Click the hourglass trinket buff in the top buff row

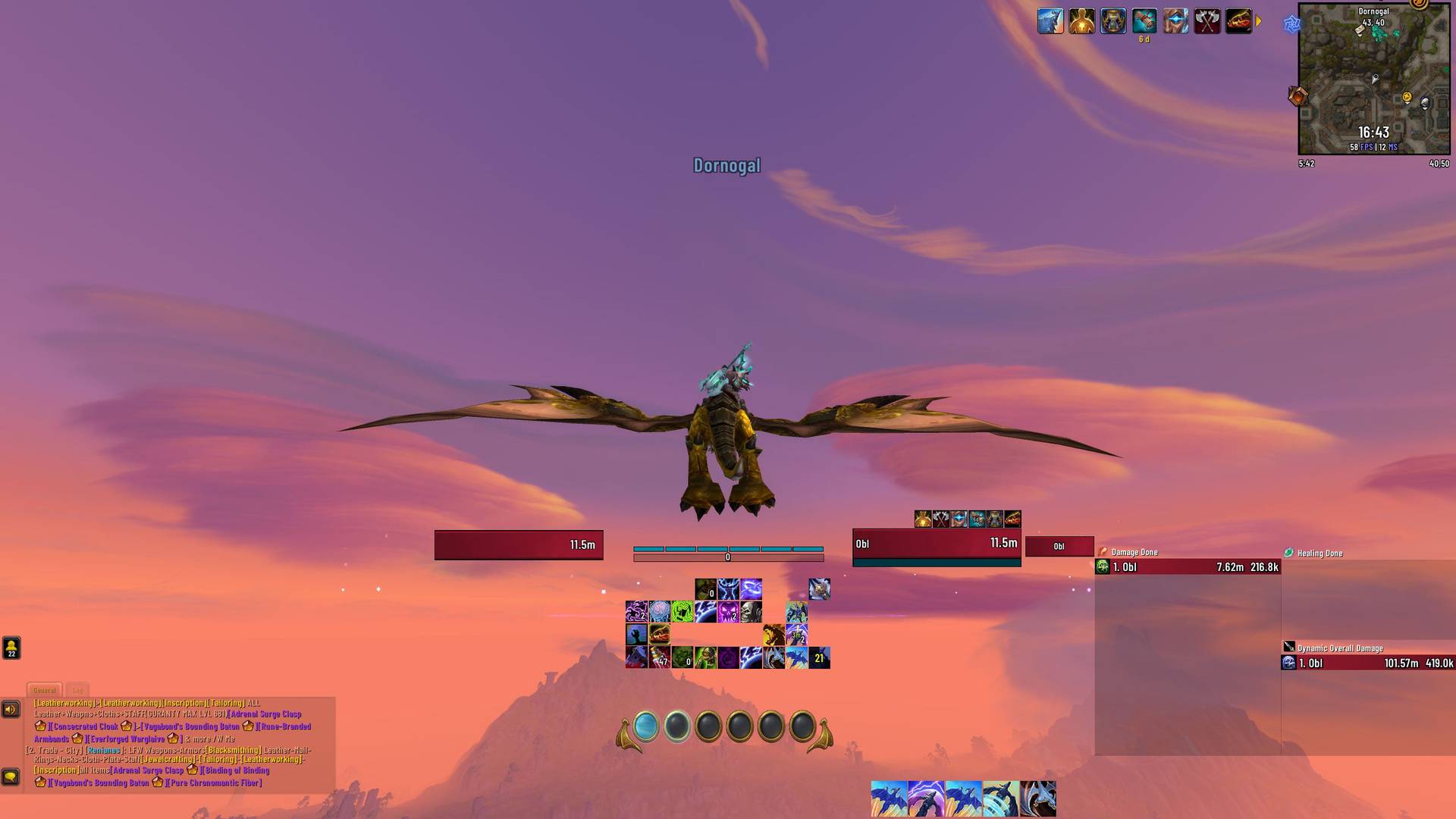click(1112, 21)
